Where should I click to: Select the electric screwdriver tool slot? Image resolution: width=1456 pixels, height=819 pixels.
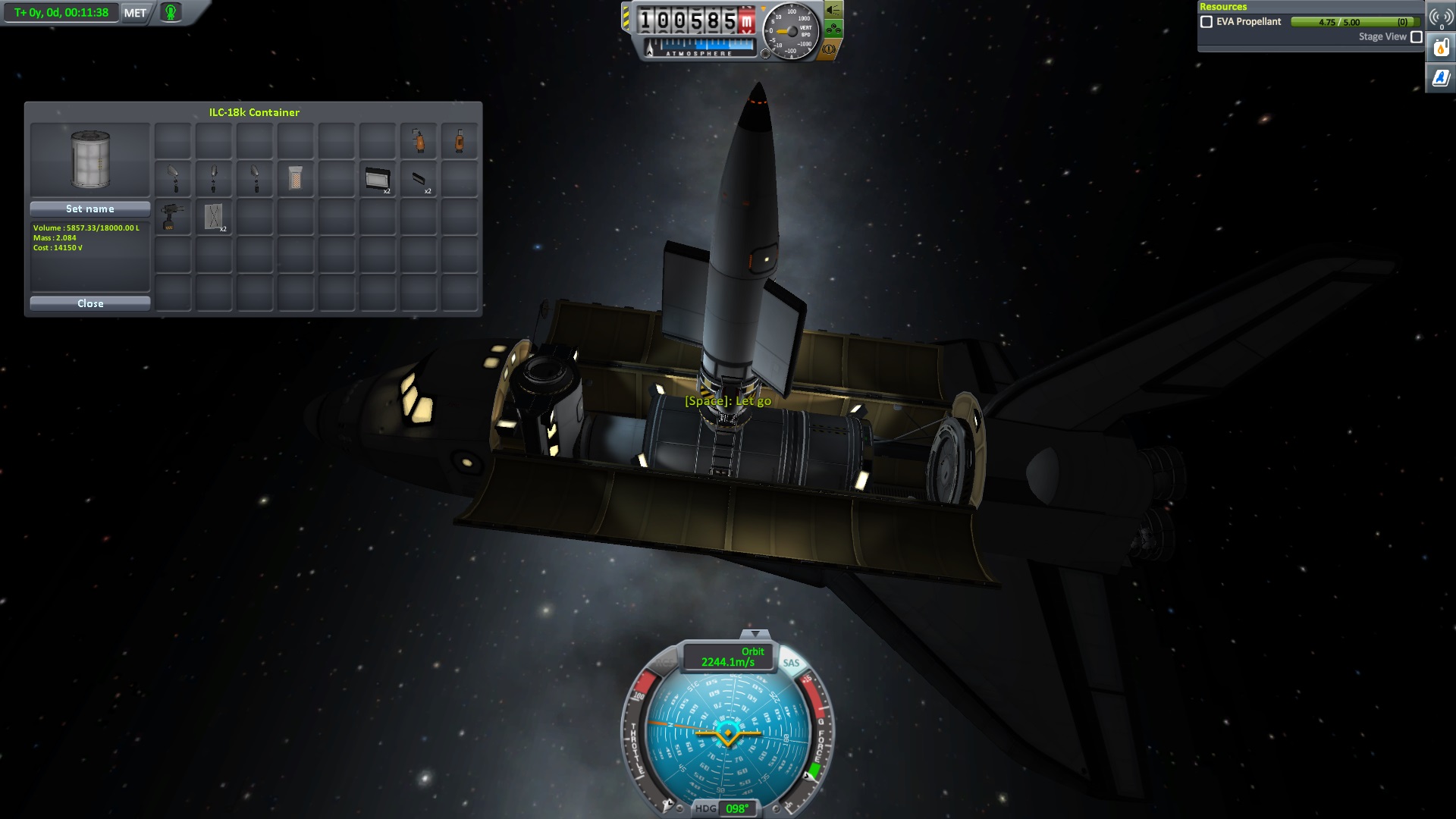[x=173, y=217]
